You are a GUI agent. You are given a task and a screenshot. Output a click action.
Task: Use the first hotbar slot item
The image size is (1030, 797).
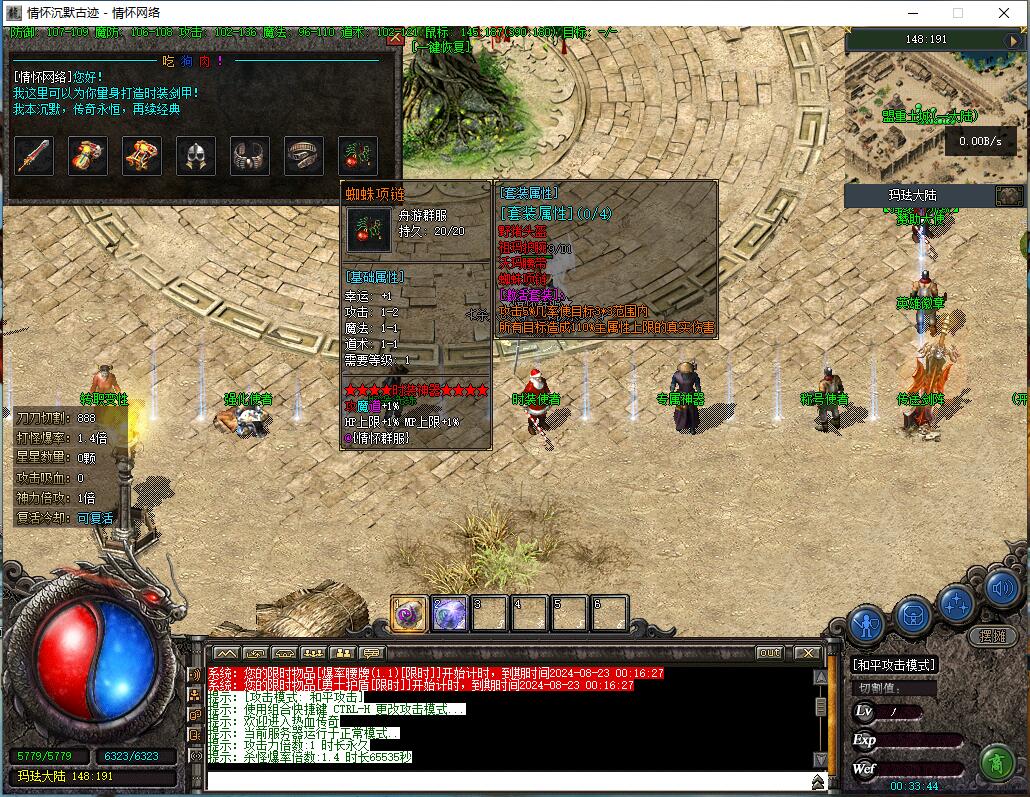(x=410, y=614)
